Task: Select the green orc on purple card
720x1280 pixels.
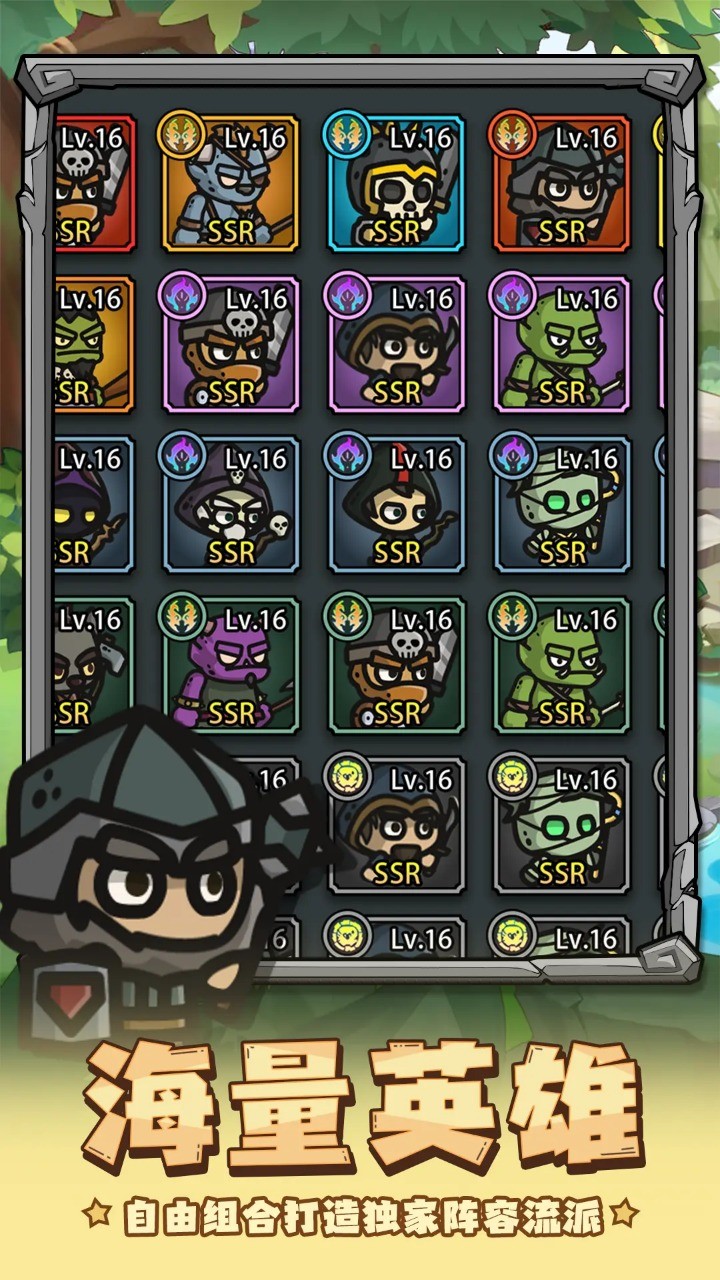Action: point(561,344)
